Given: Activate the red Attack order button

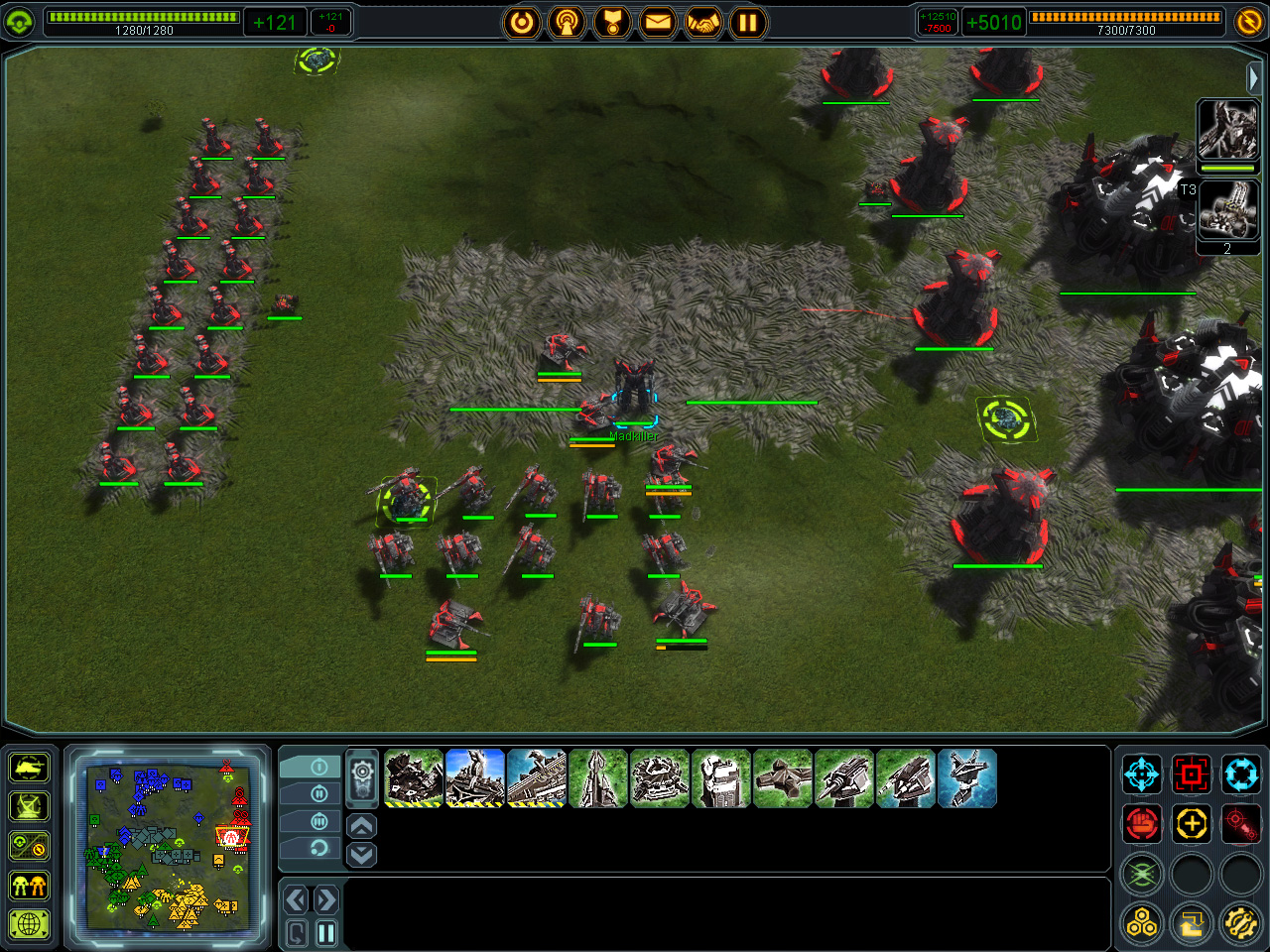Looking at the screenshot, I should 1191,773.
